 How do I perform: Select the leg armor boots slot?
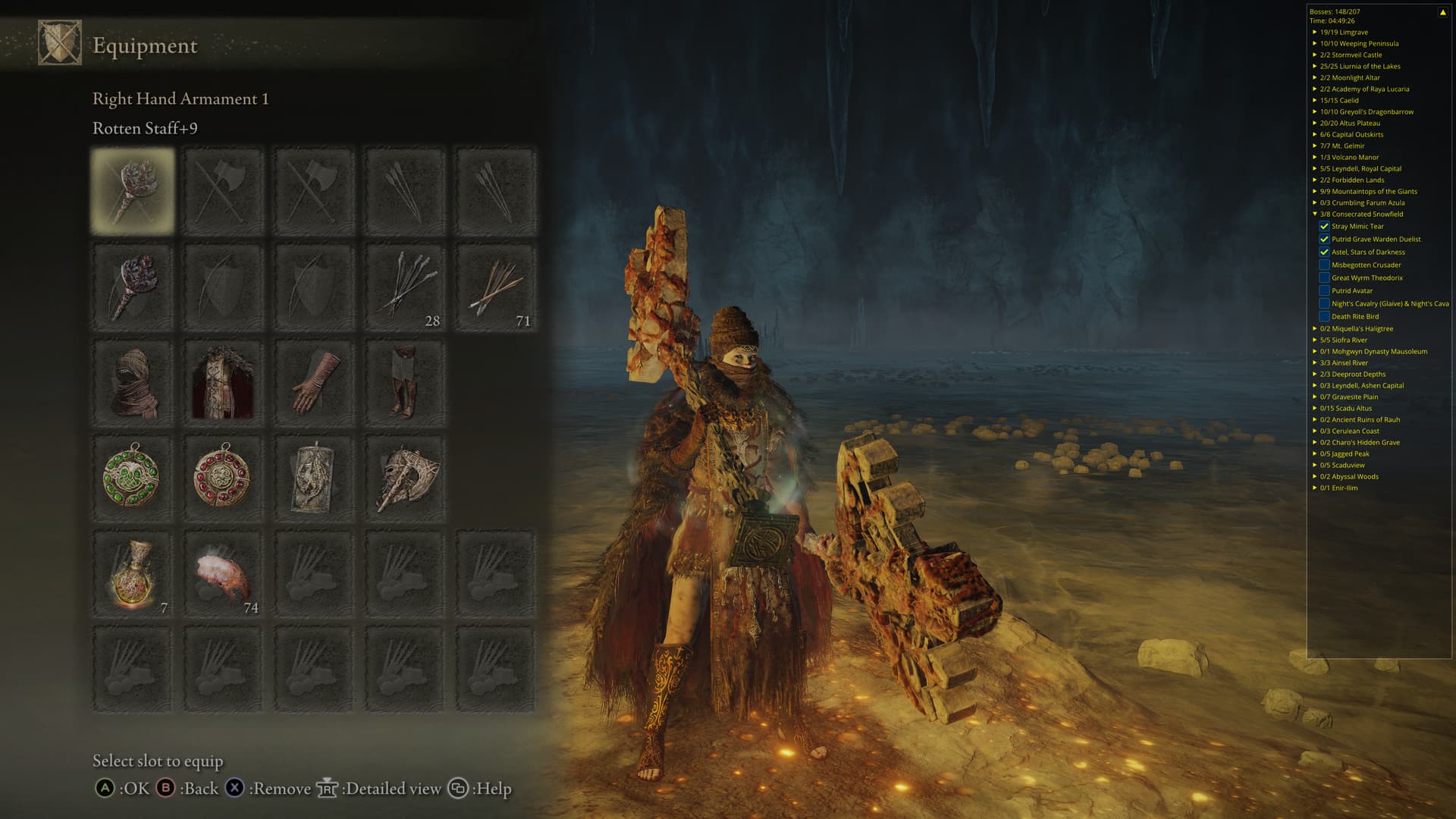tap(405, 383)
